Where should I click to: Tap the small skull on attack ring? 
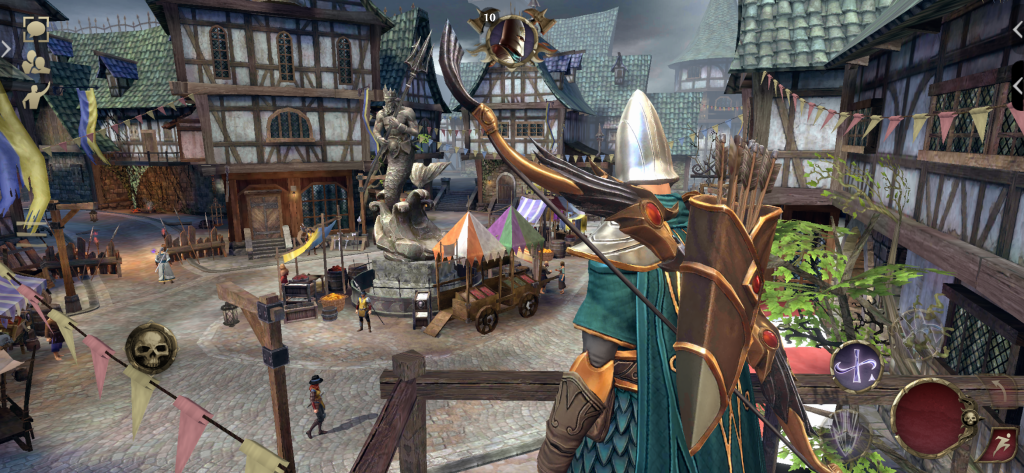pos(968,417)
